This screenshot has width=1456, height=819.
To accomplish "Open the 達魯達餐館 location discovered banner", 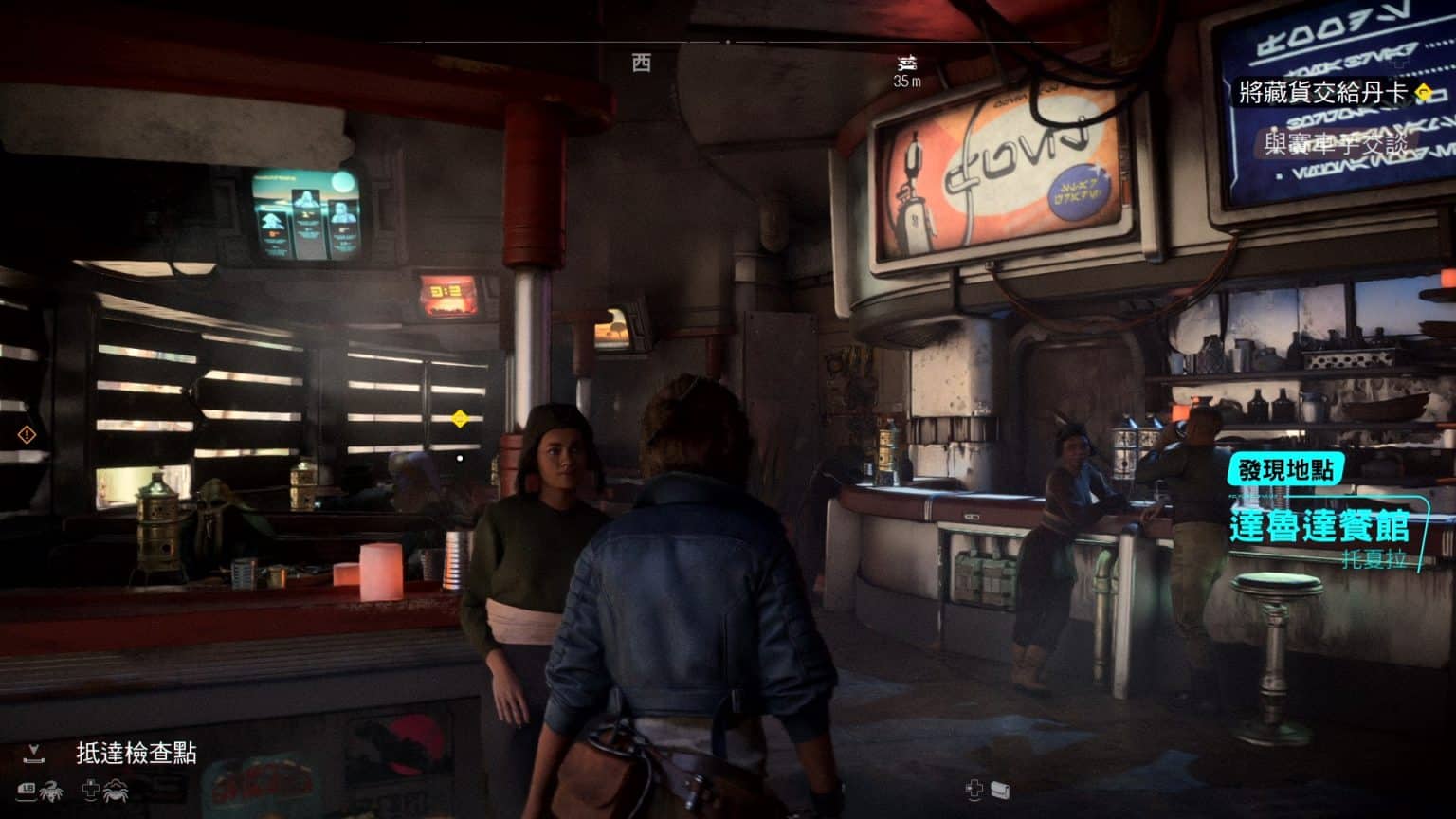I will (1319, 526).
